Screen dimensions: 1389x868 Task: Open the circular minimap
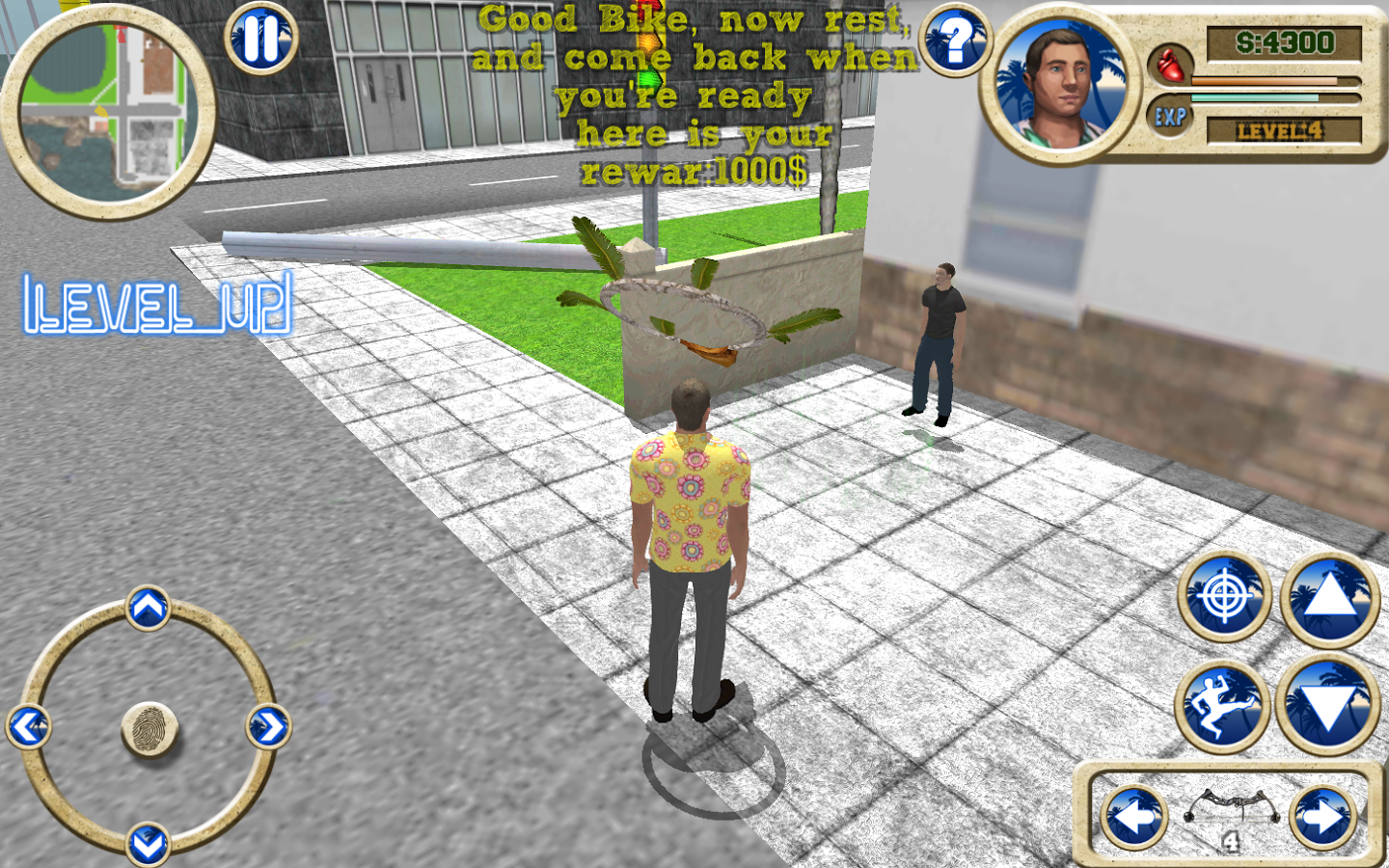(108, 111)
